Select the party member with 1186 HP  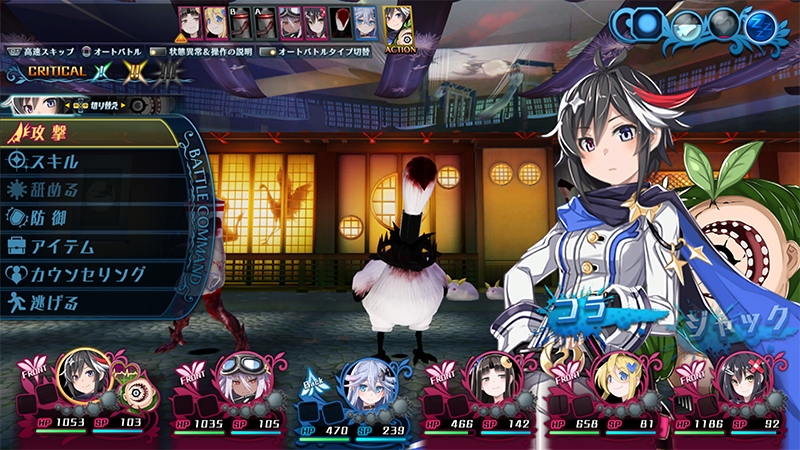click(x=740, y=377)
